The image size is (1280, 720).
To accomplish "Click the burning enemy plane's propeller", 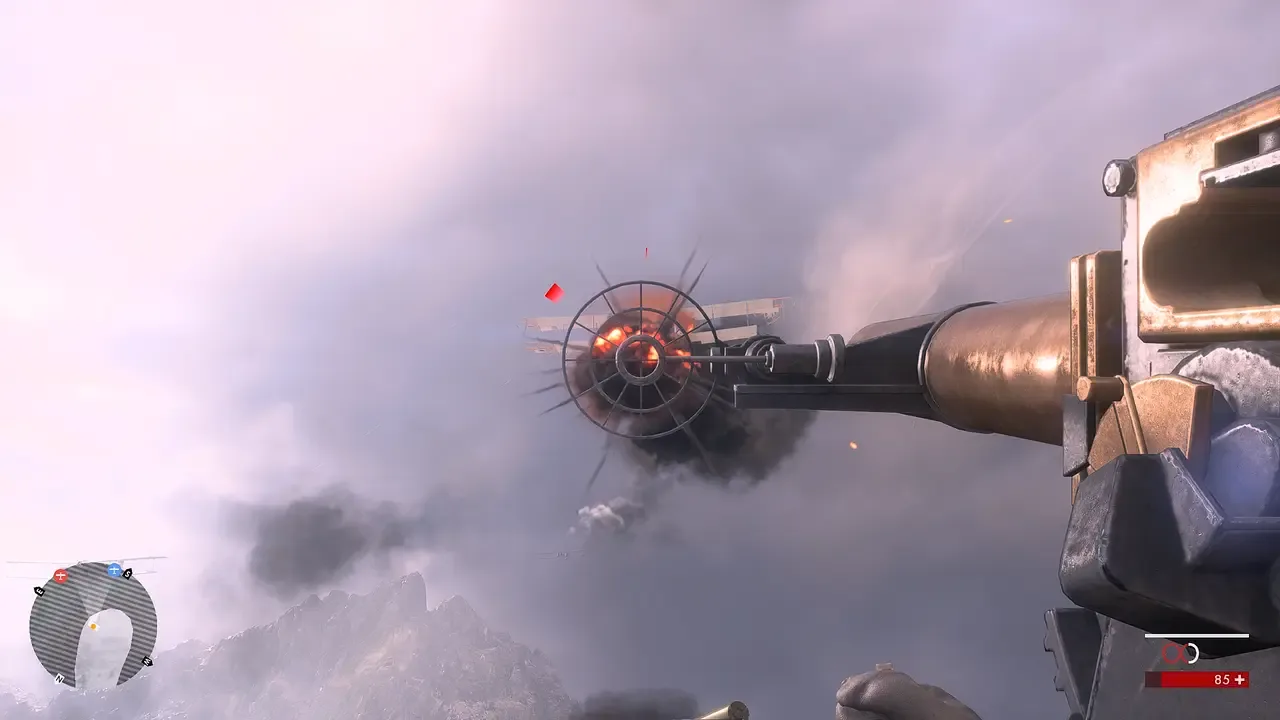I will coord(638,358).
